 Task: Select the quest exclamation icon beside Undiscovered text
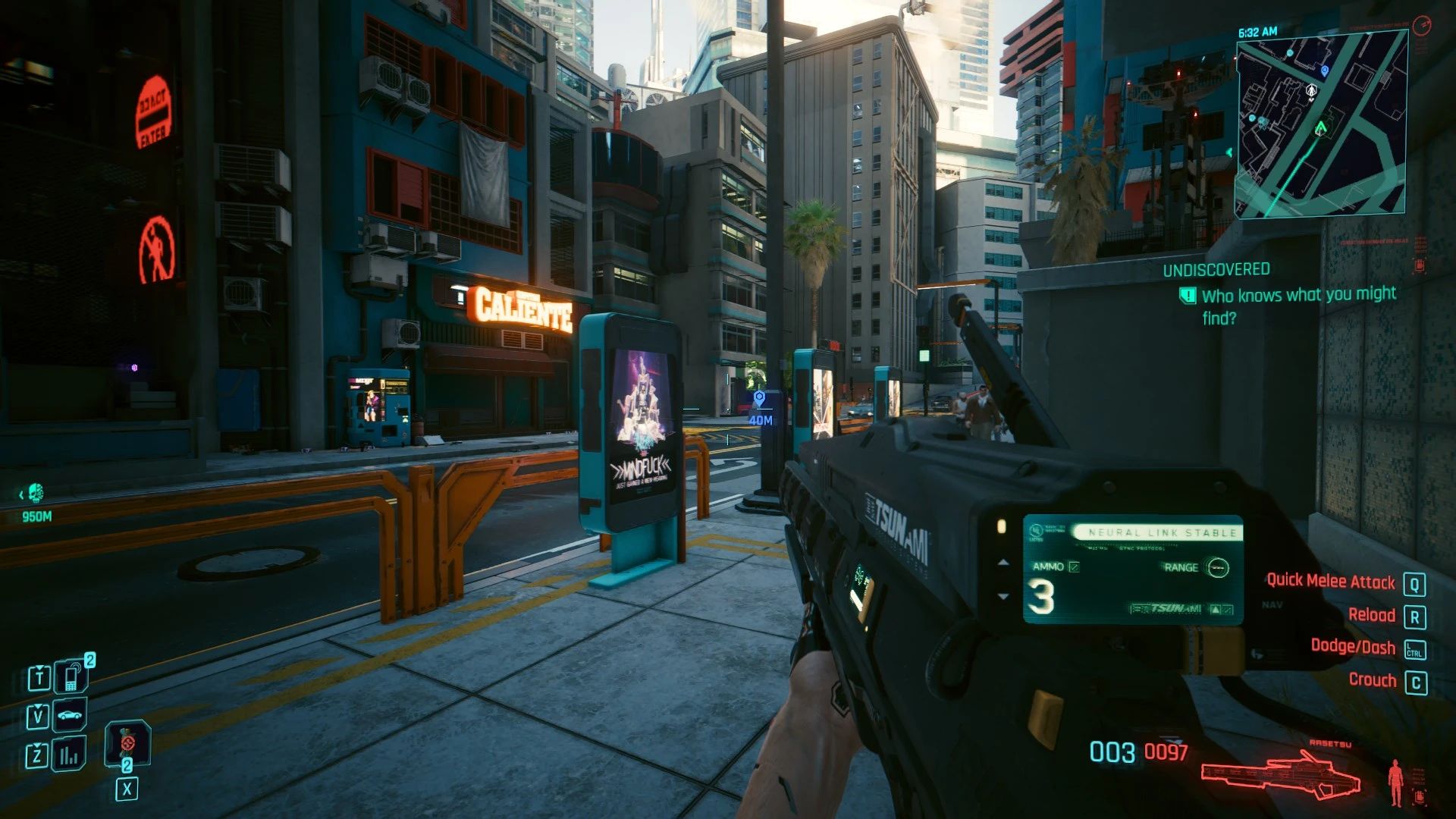1187,295
